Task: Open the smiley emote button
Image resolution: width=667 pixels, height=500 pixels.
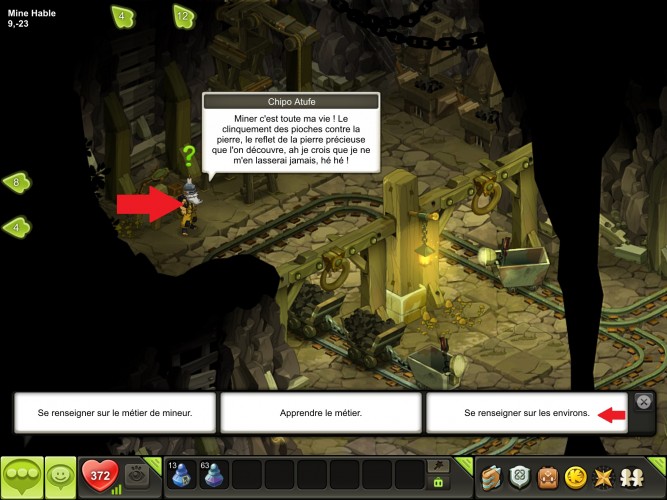Action: [x=60, y=477]
